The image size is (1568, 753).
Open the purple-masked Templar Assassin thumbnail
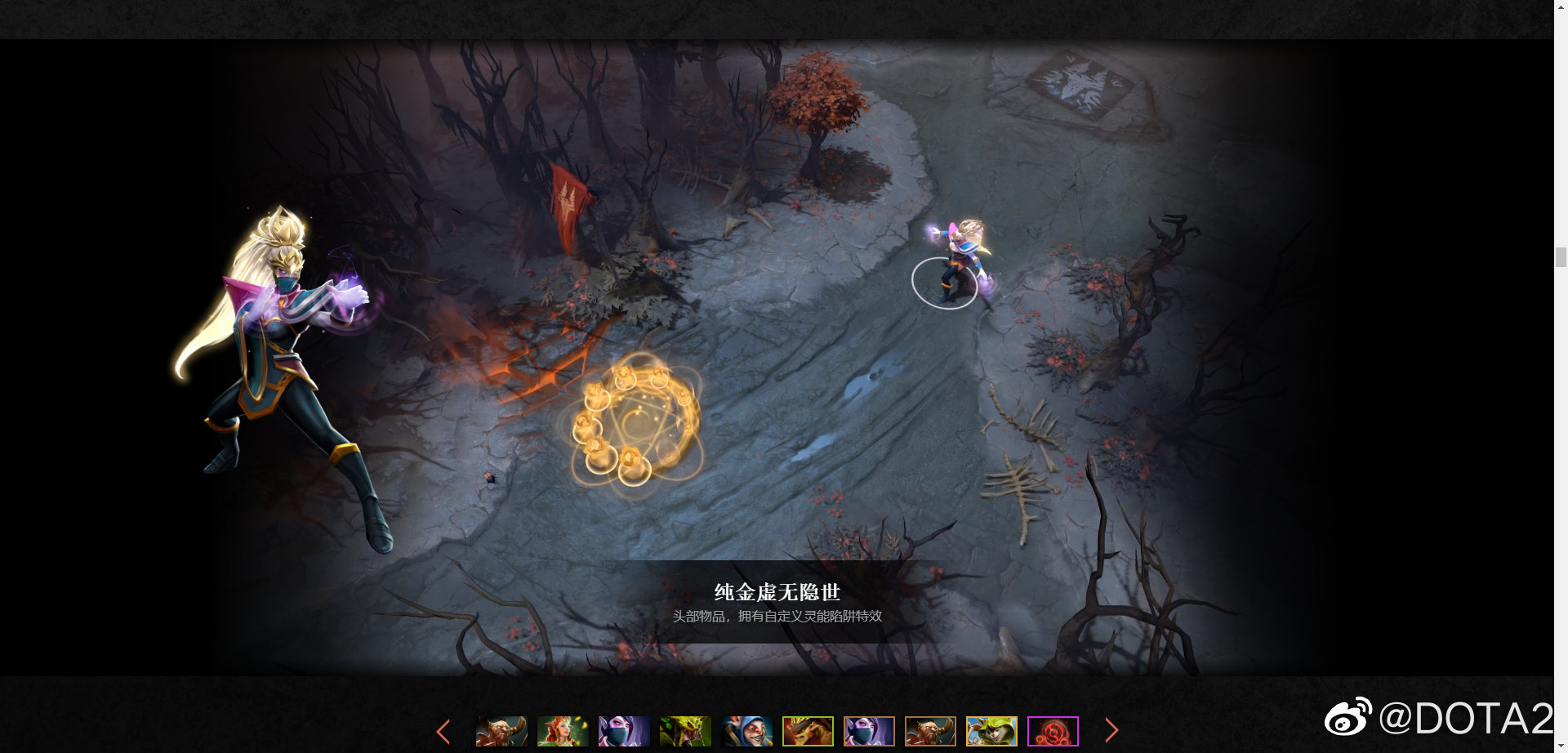(622, 731)
